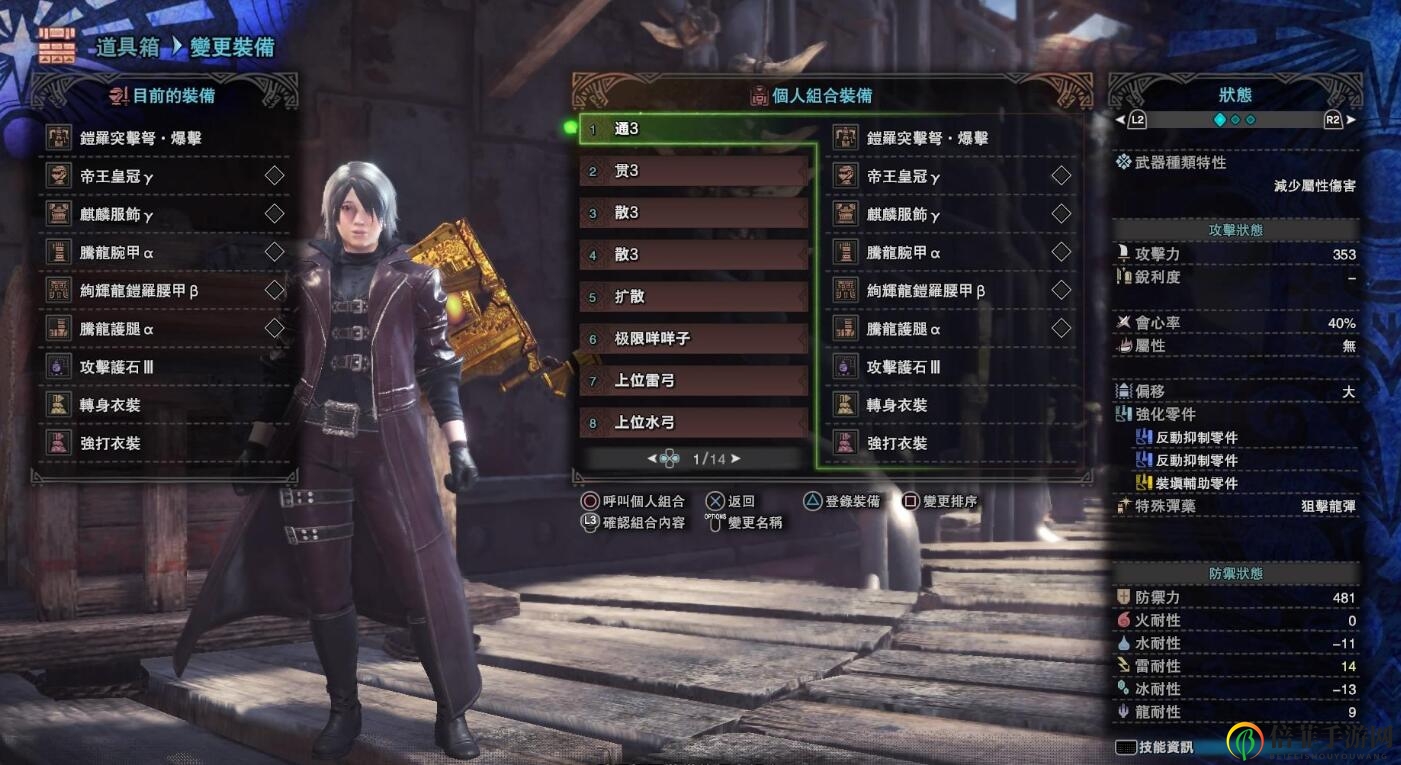Go to the previous loadout page arrow
The height and width of the screenshot is (765, 1401).
click(x=653, y=459)
